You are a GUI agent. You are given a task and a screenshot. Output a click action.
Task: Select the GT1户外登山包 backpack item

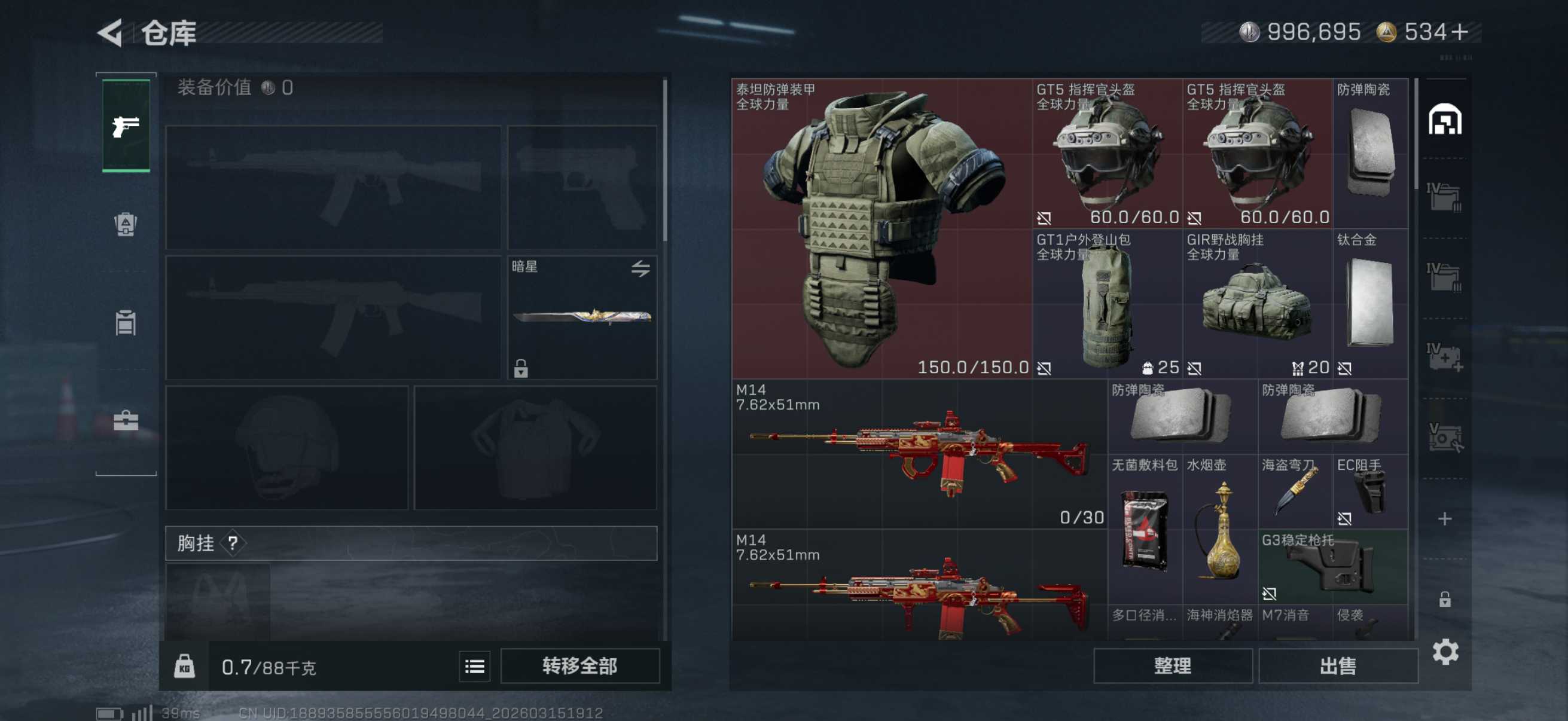coord(1106,304)
